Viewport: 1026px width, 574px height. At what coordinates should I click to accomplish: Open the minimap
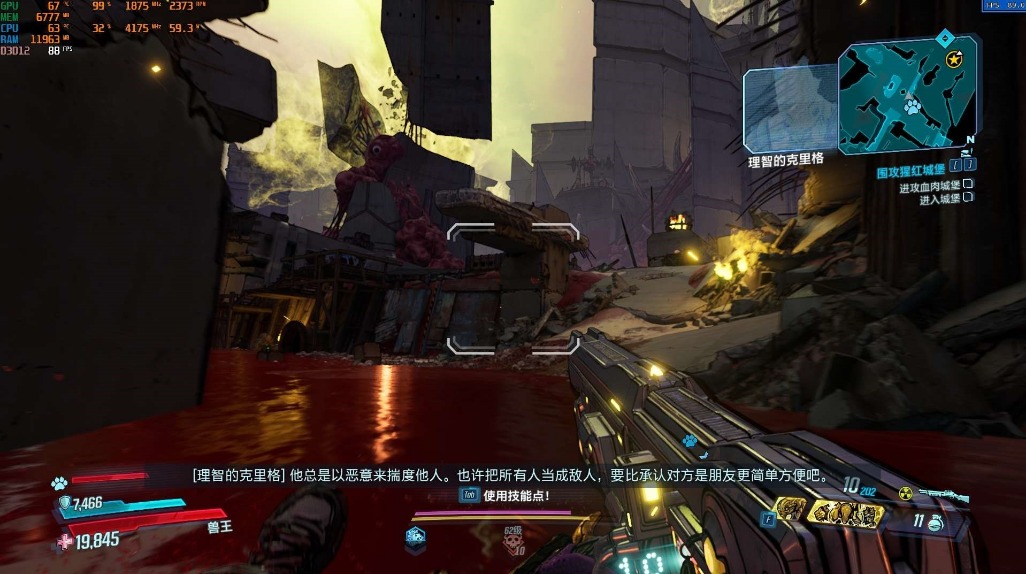pos(905,93)
